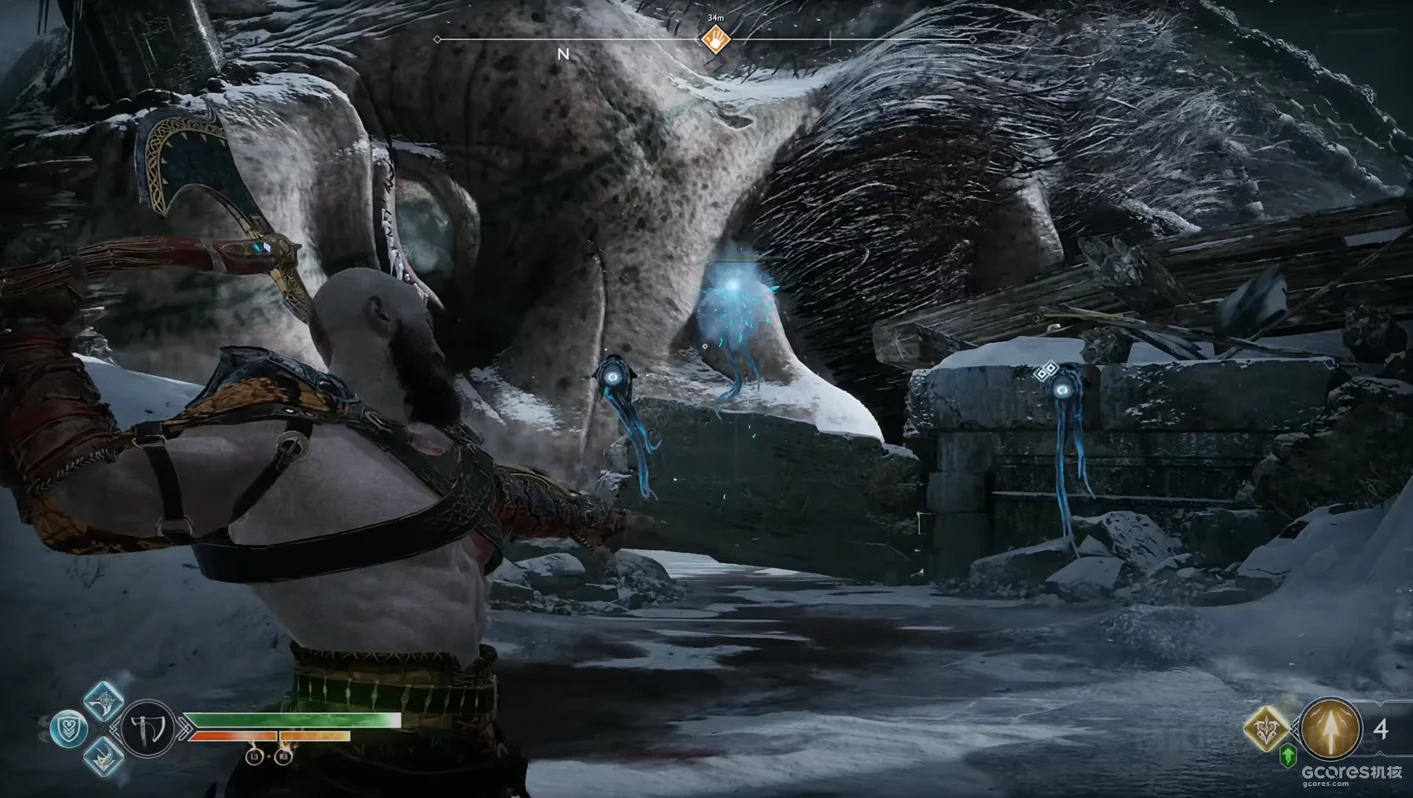Trigger the lower runic attack diamond
This screenshot has width=1413, height=798.
103,757
